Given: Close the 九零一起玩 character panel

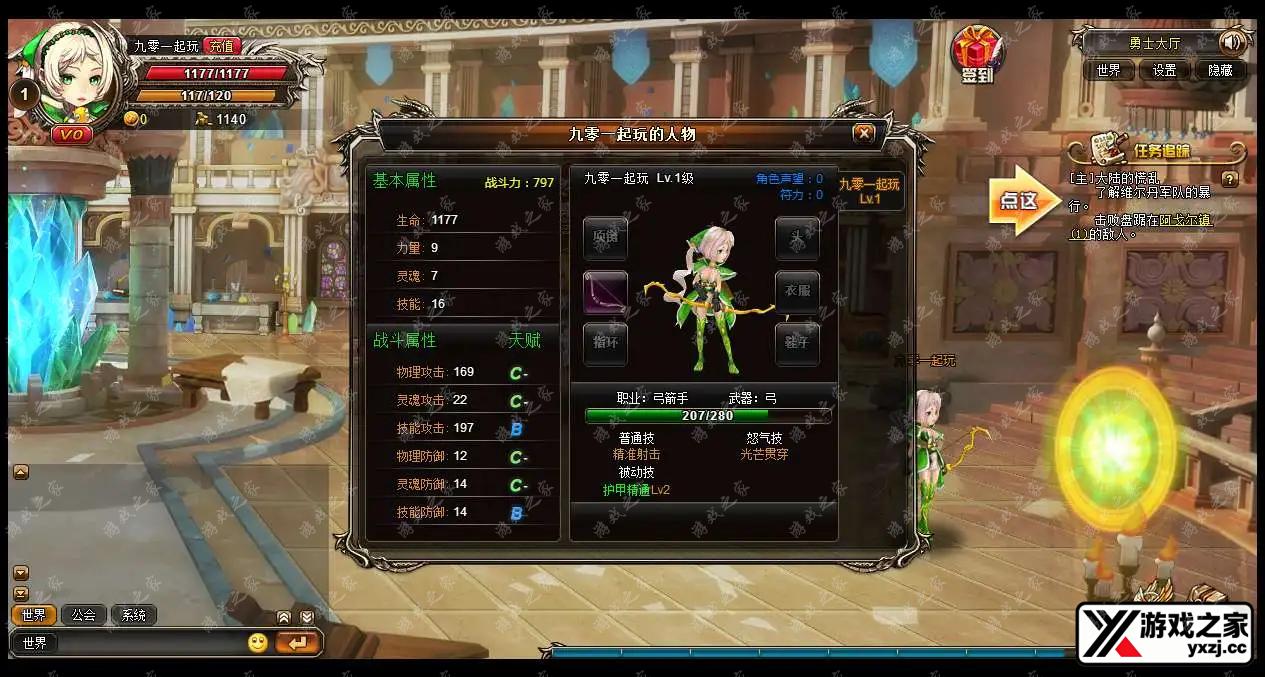Looking at the screenshot, I should (x=864, y=133).
